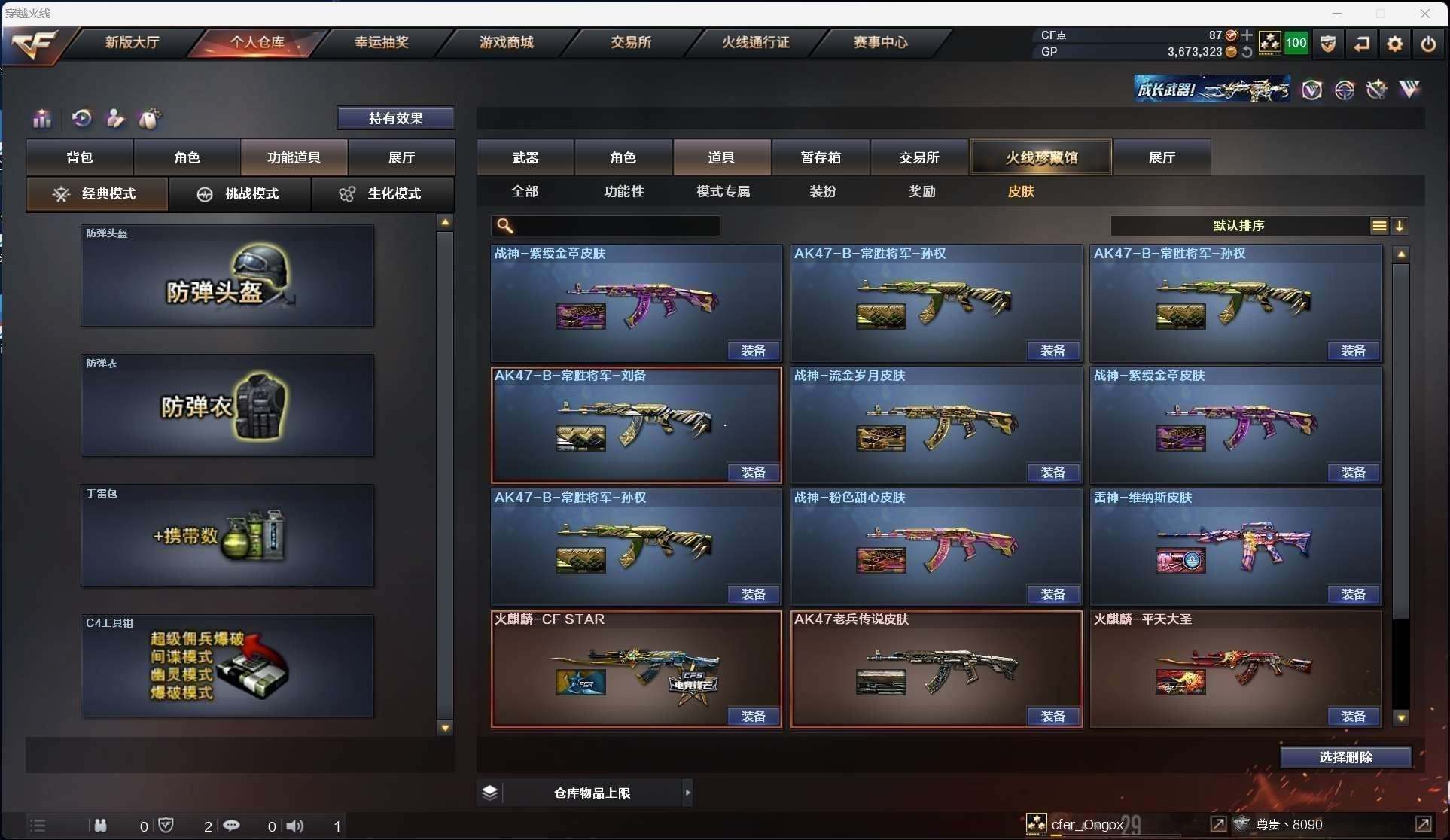This screenshot has height=840, width=1450.
Task: Choose the 模式专属 subcategory
Action: click(x=723, y=191)
